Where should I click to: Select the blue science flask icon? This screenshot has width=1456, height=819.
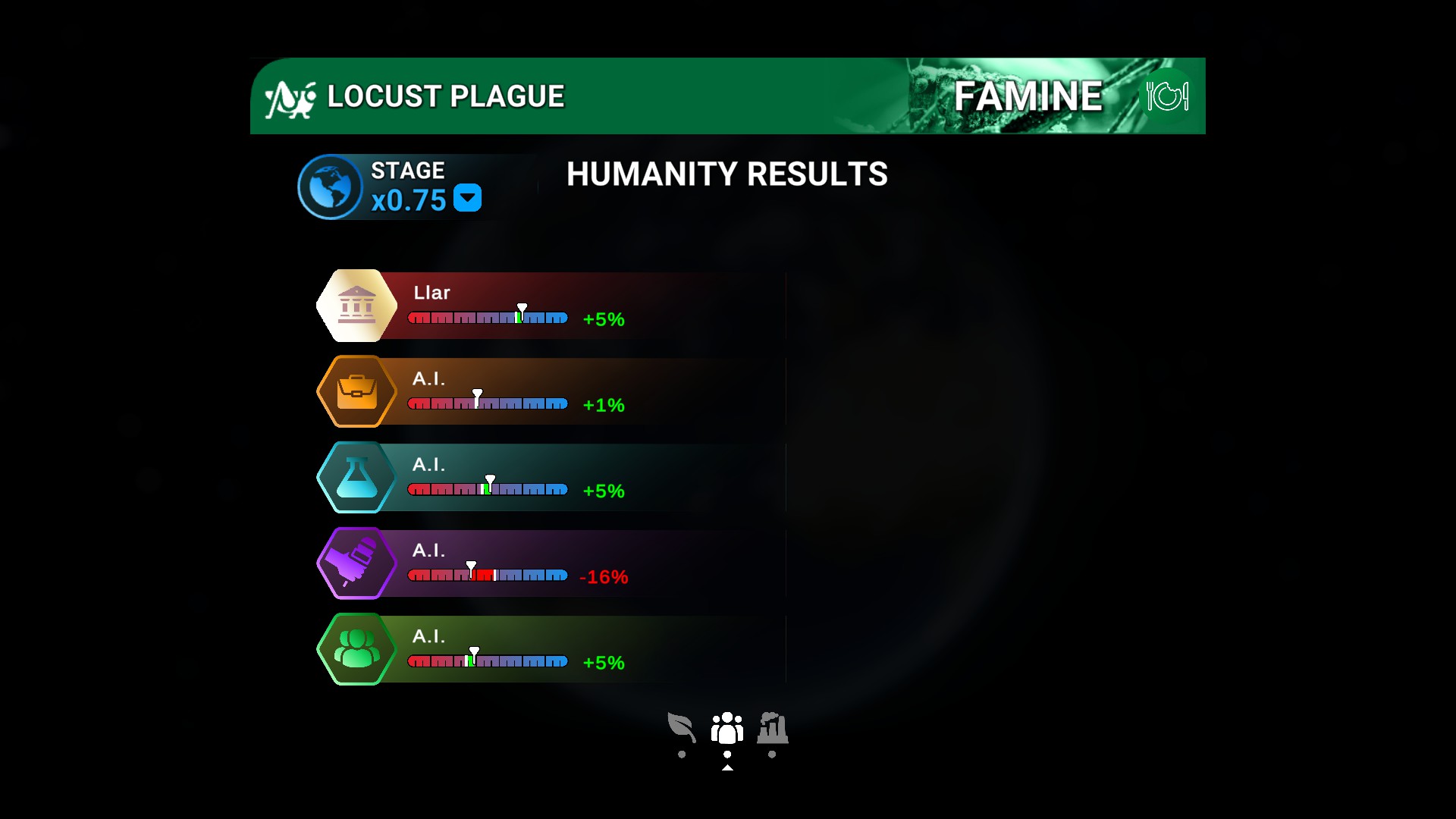(356, 477)
